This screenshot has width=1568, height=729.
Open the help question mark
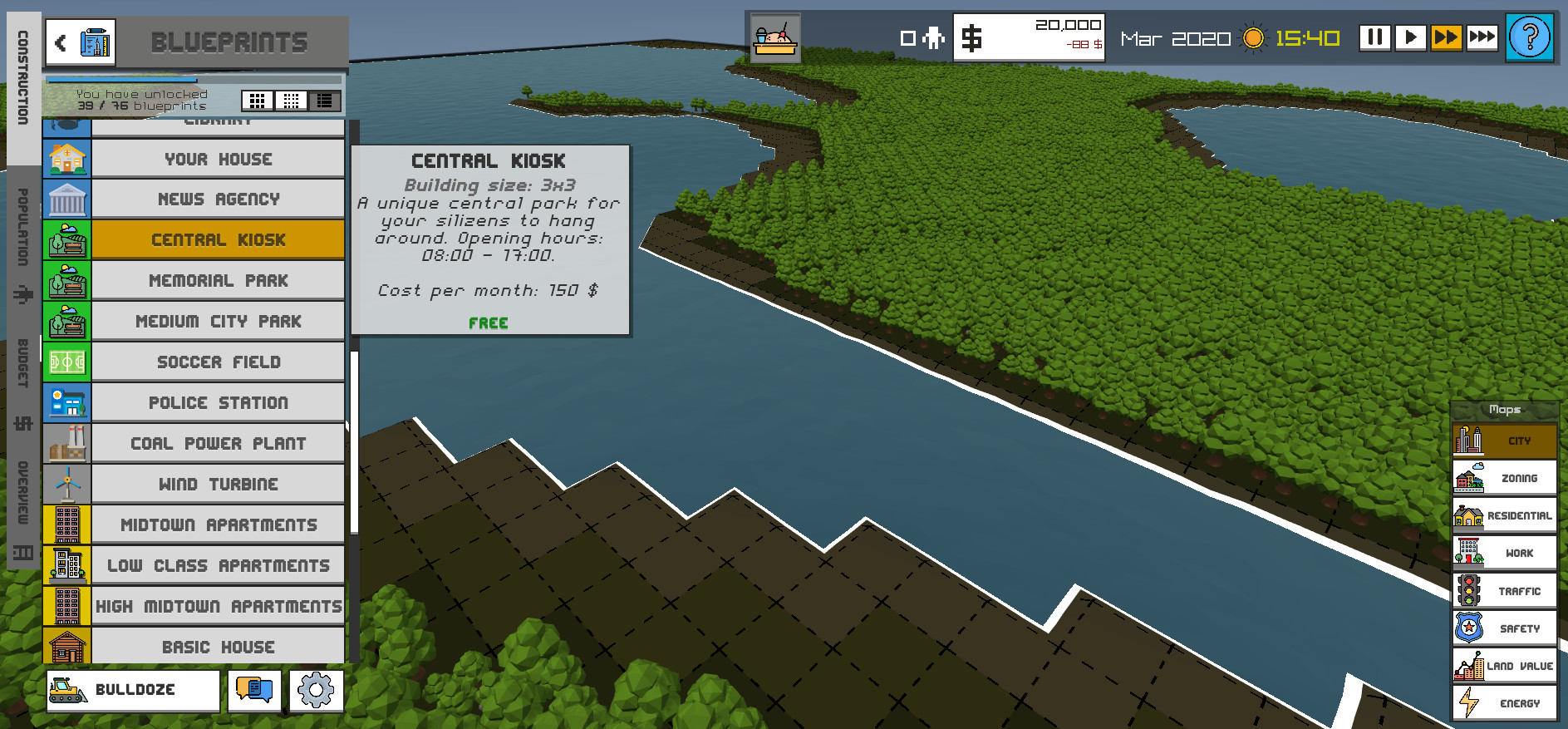click(1529, 37)
